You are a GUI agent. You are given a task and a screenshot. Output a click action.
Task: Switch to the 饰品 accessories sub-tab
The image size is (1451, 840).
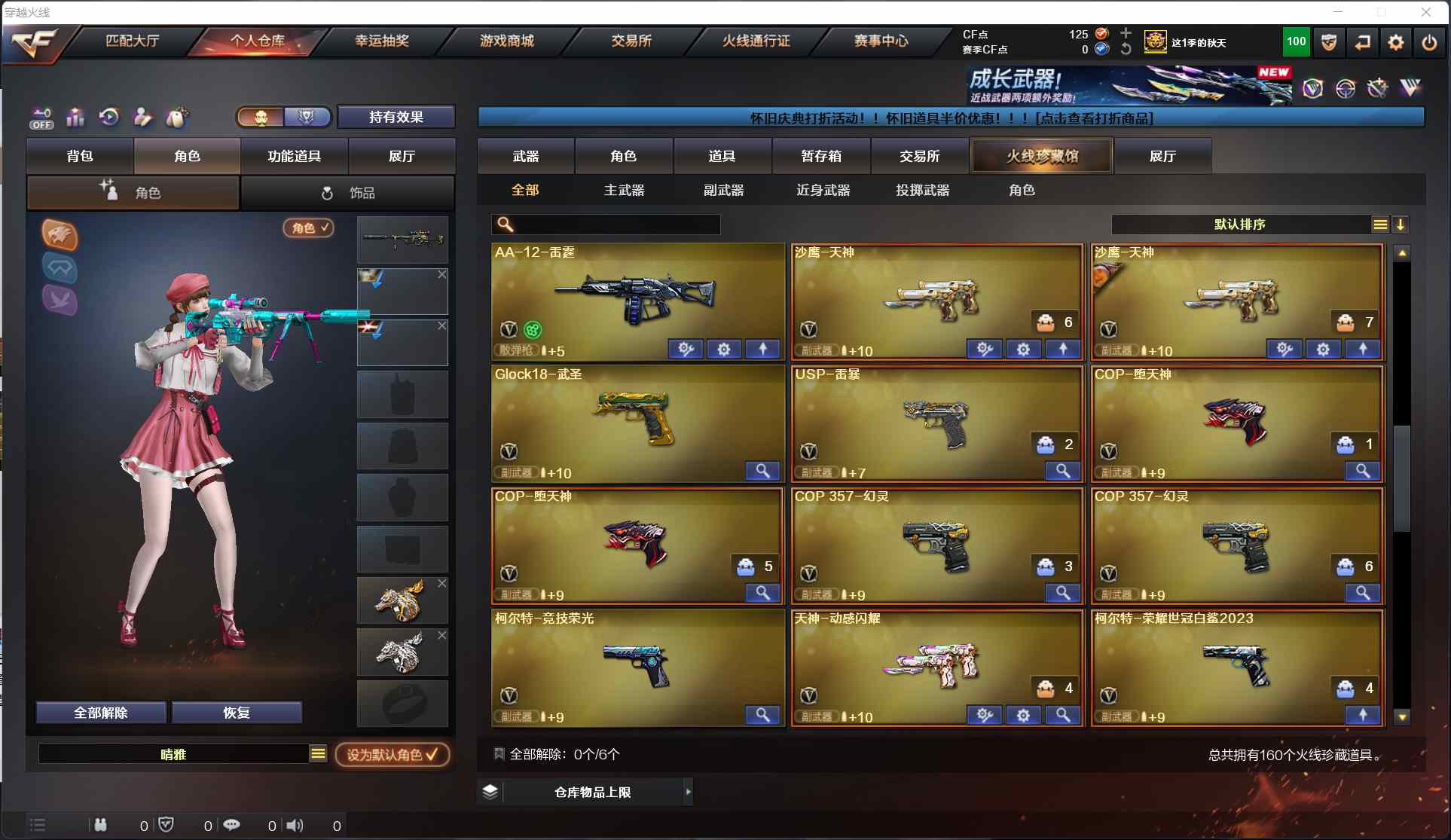pyautogui.click(x=348, y=193)
